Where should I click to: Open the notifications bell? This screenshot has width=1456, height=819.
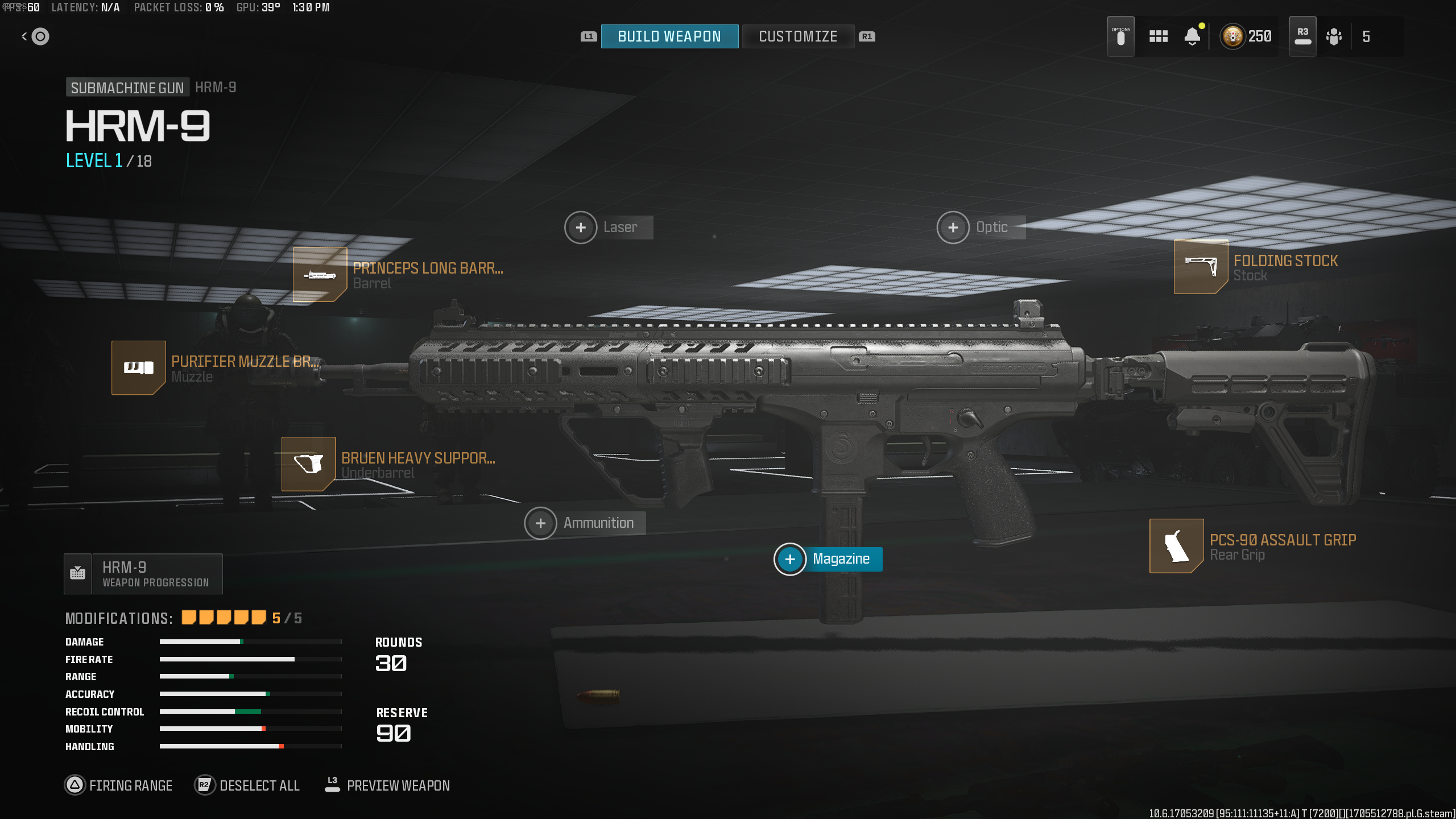coord(1192,36)
